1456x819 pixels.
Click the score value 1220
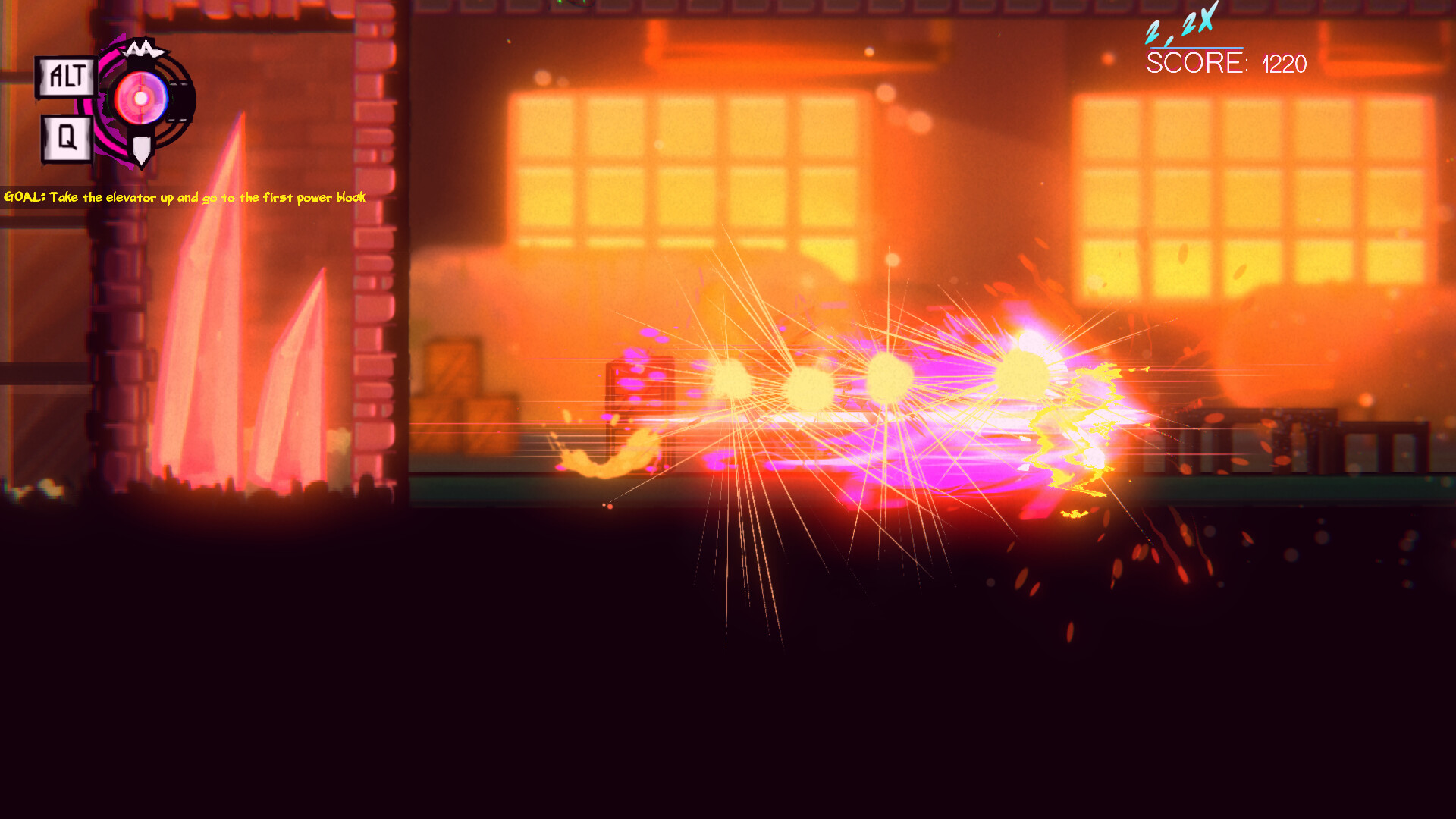(1283, 66)
